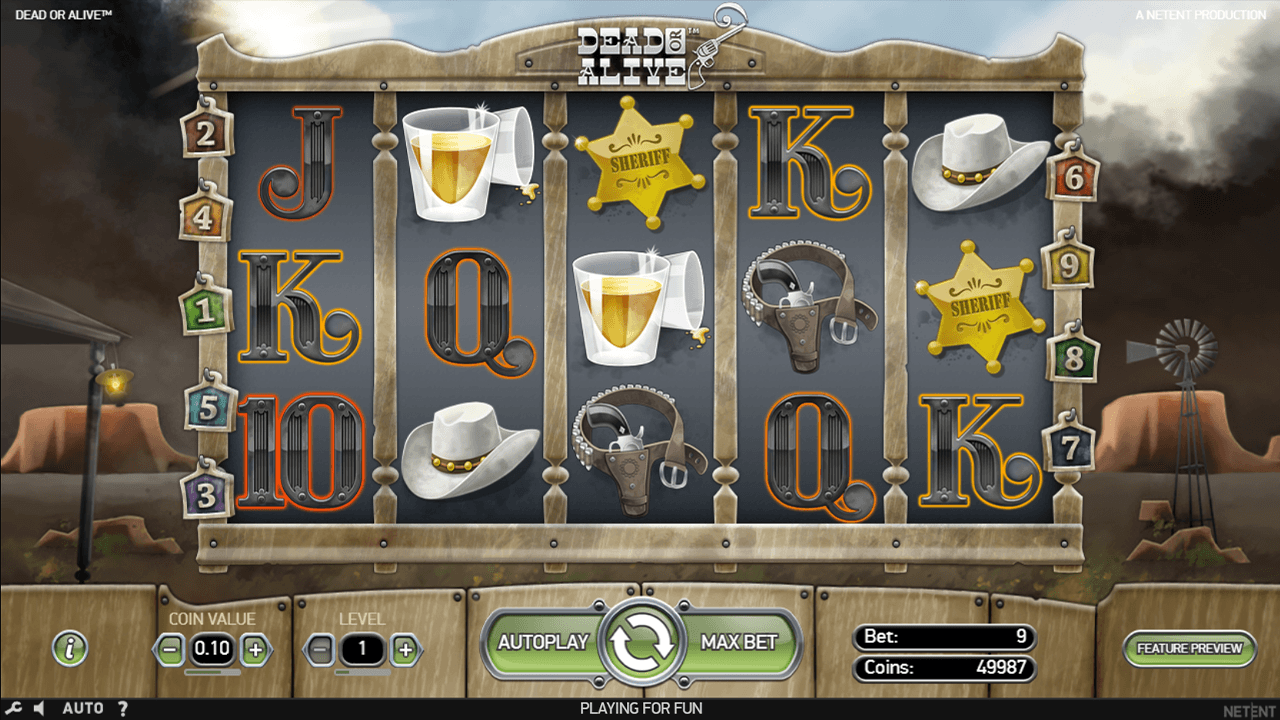This screenshot has height=720, width=1280.
Task: Open the Feature Preview
Action: (x=1190, y=648)
